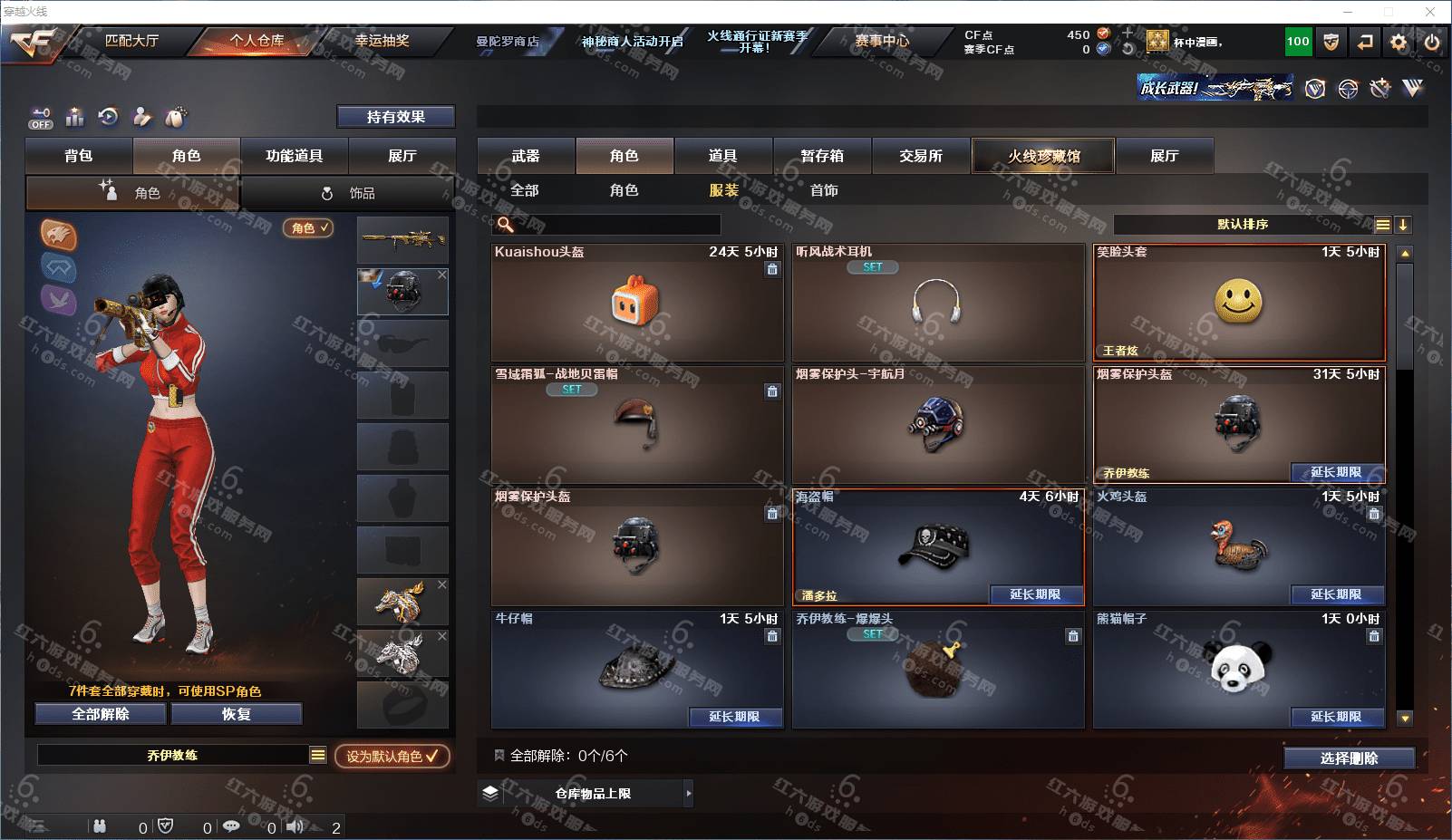Click the 恢复 restore button
The width and height of the screenshot is (1452, 840).
click(236, 714)
